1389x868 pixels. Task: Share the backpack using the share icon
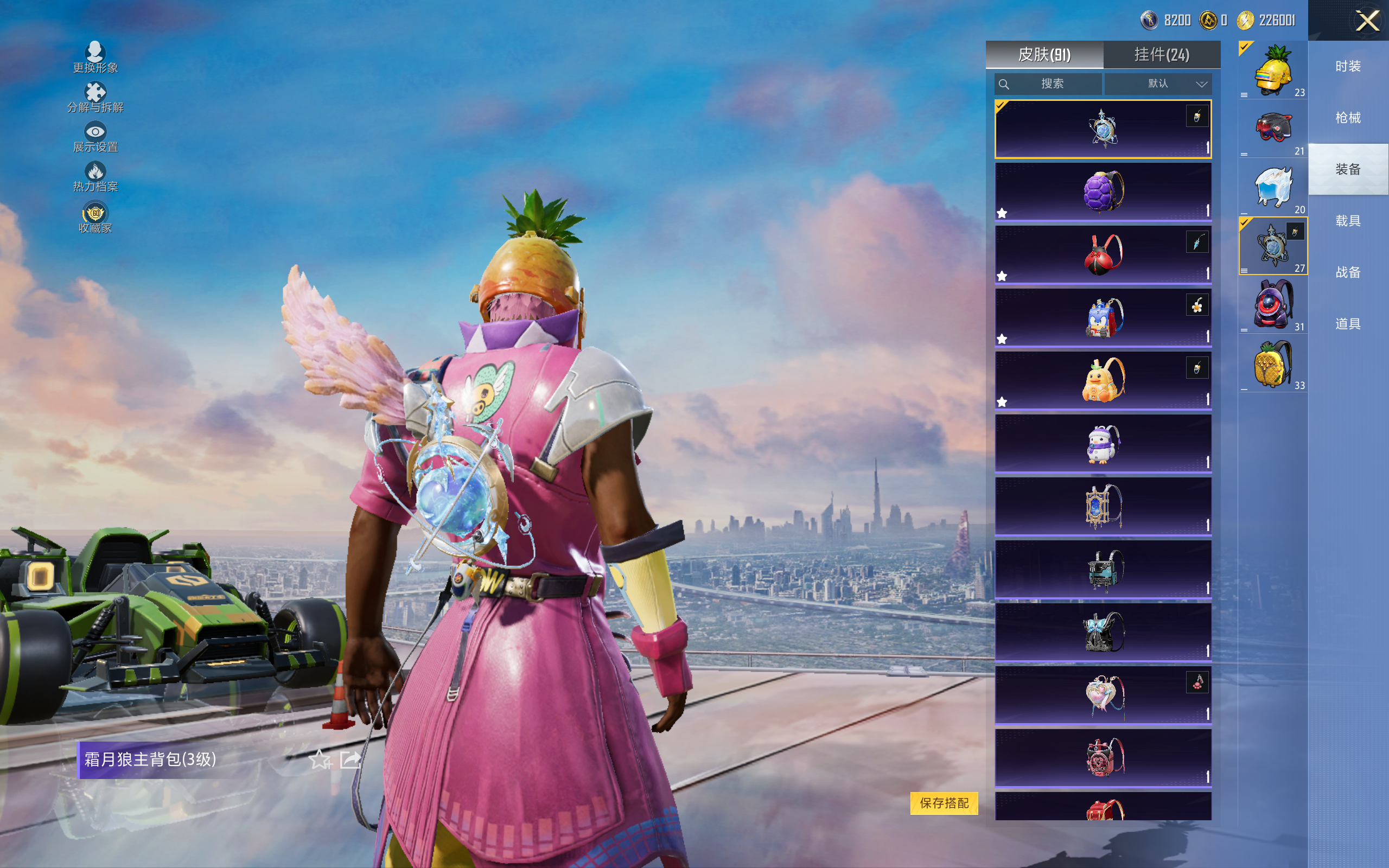tap(350, 760)
